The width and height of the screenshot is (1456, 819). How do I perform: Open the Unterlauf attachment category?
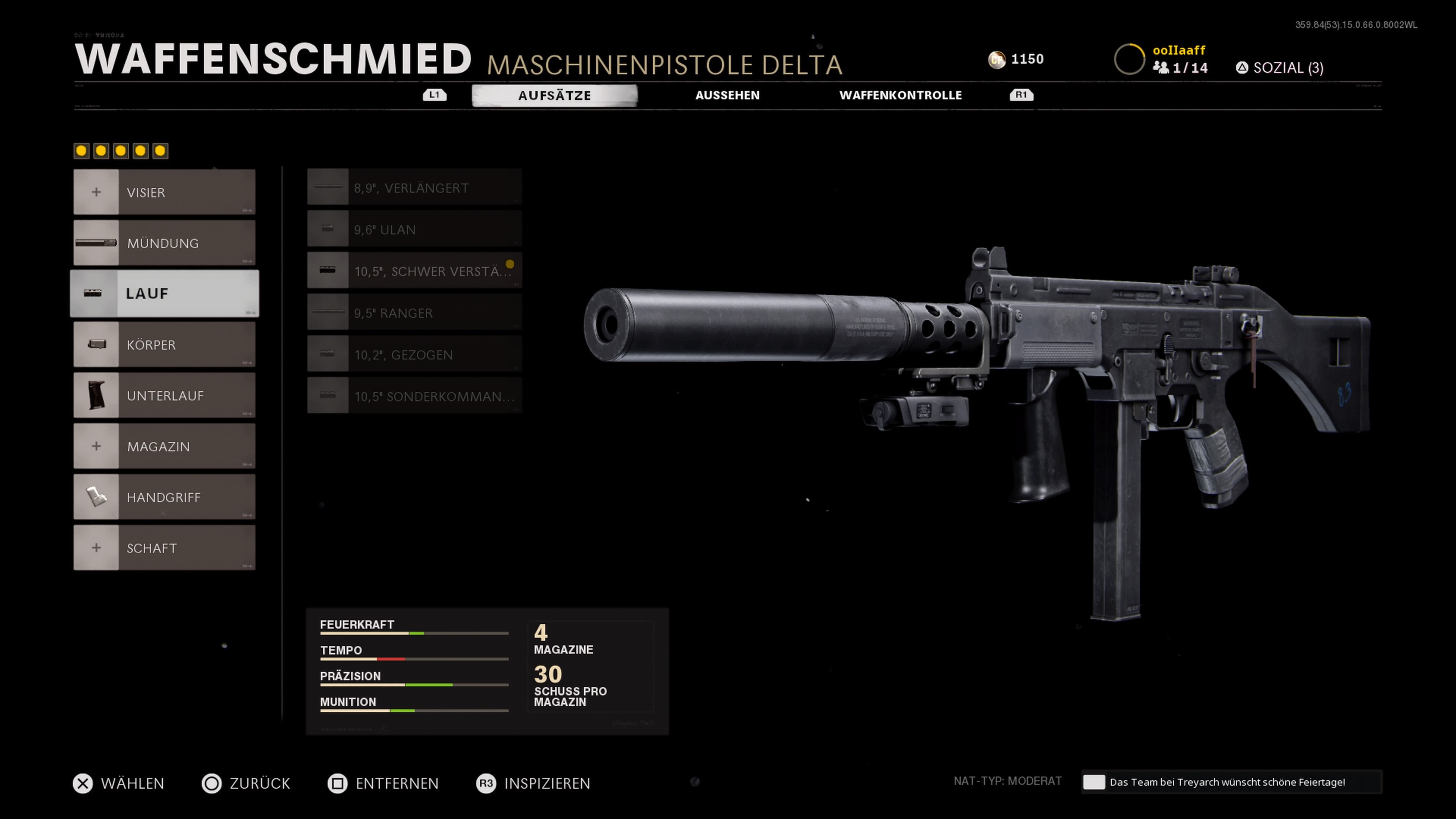click(165, 395)
